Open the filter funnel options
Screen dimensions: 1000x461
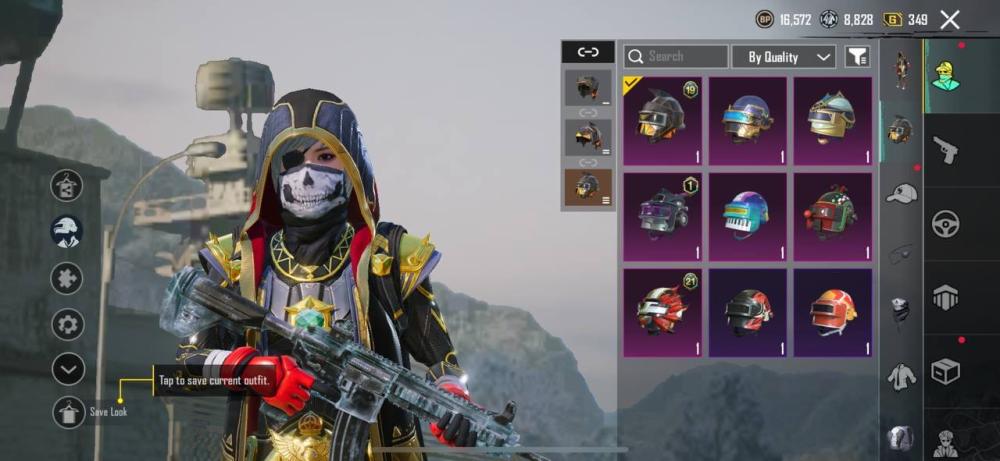click(857, 57)
